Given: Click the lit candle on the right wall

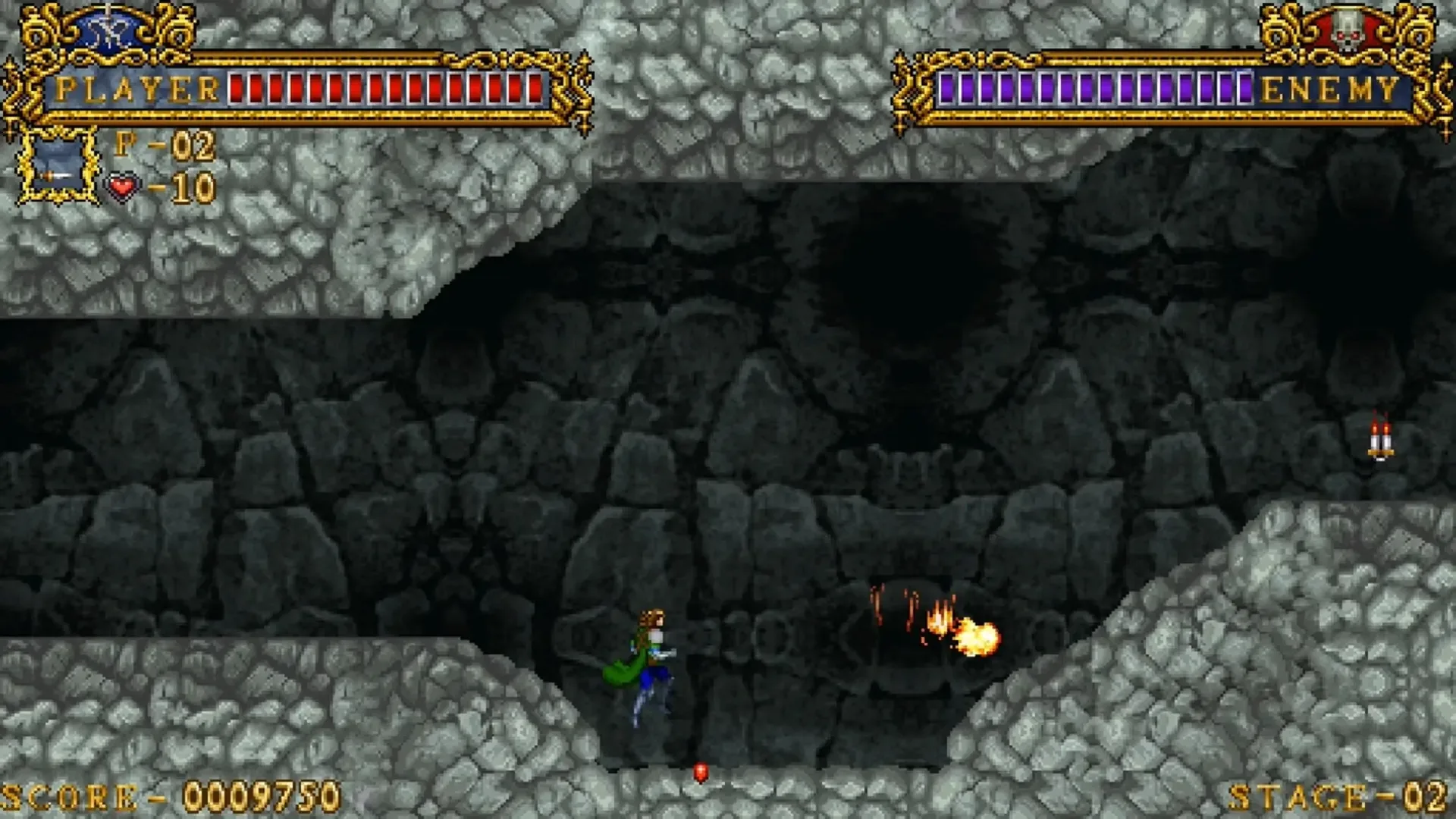Looking at the screenshot, I should click(1381, 440).
